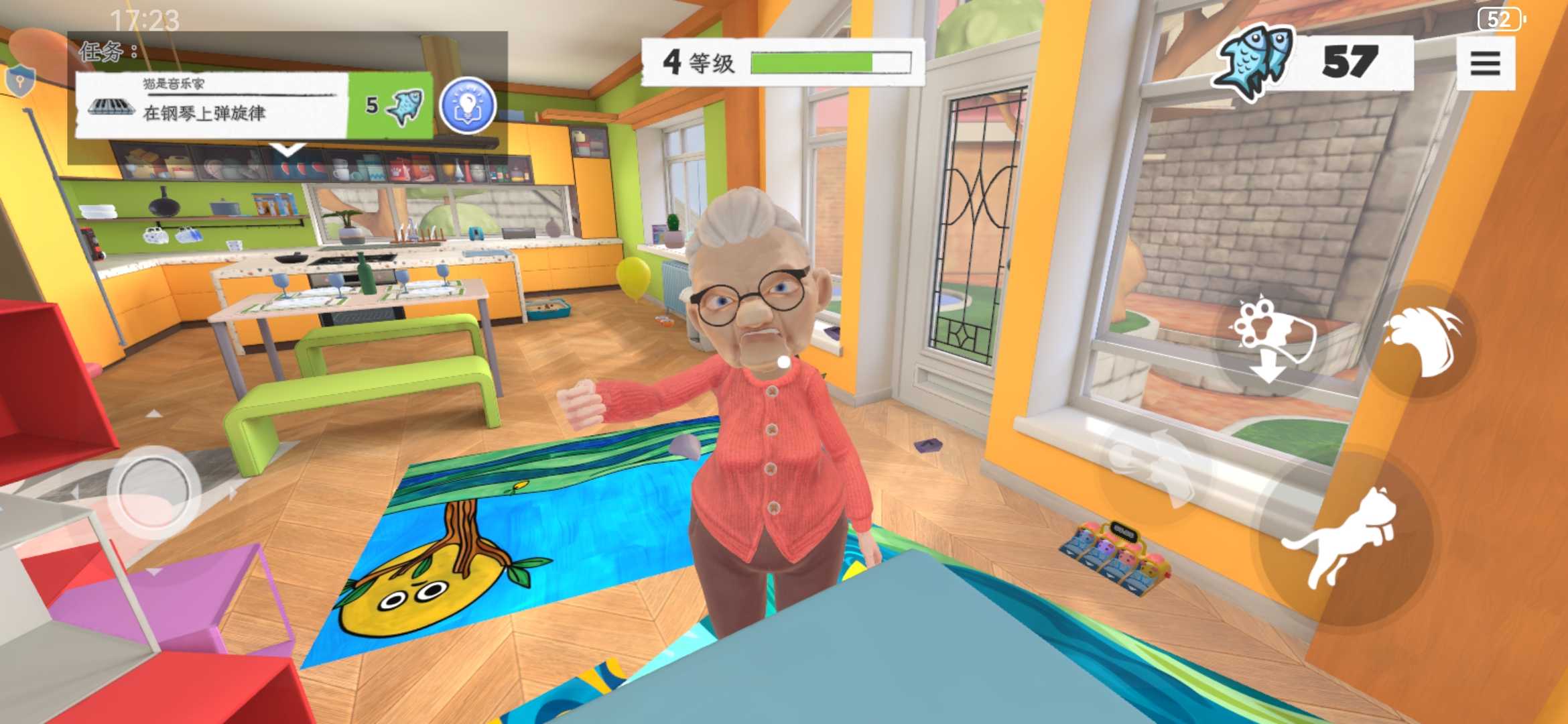Viewport: 1568px width, 724px height.
Task: Tap the shield with key icon
Action: (x=19, y=81)
